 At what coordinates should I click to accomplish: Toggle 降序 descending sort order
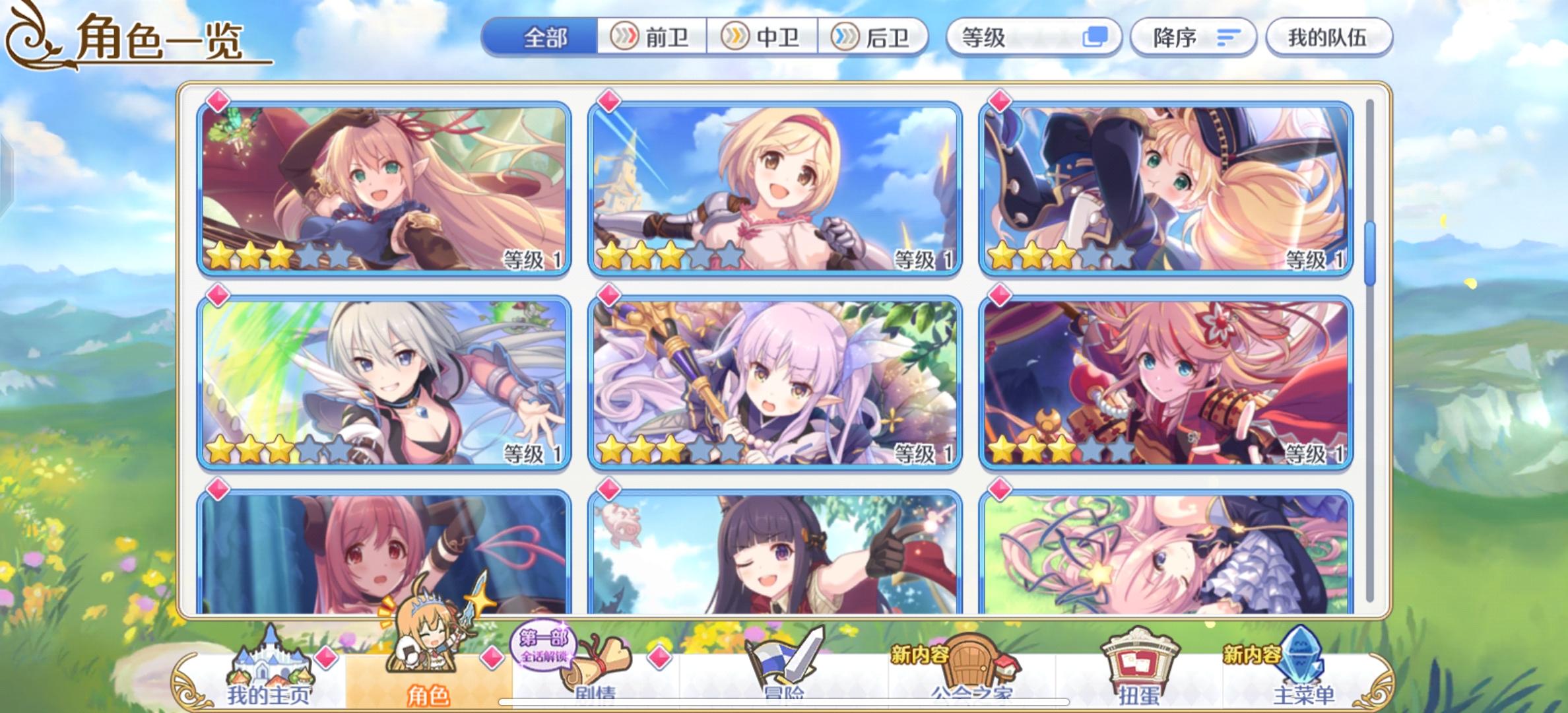coord(1193,38)
